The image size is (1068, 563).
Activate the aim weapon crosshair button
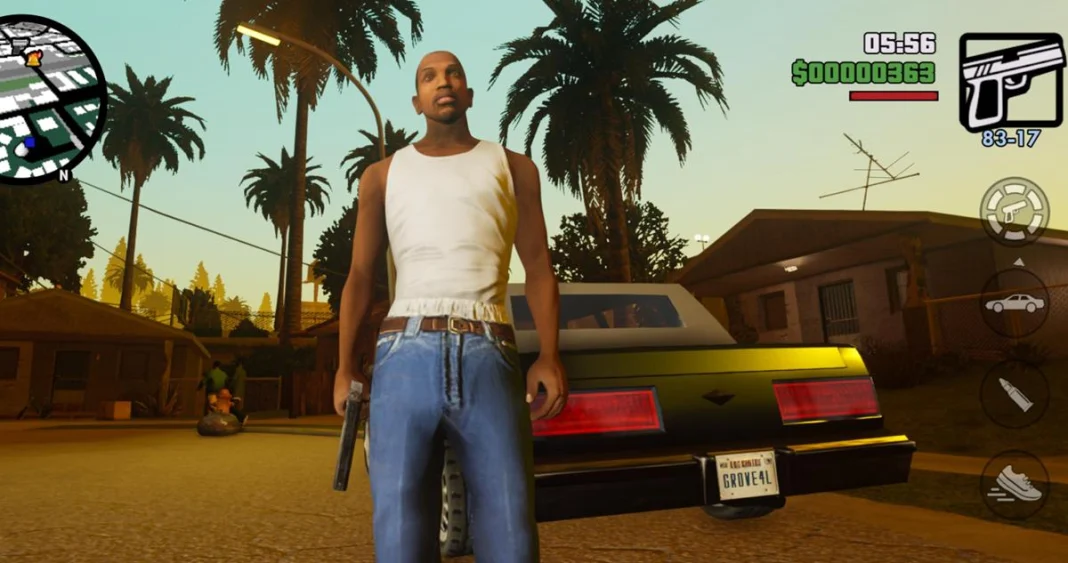point(1014,211)
